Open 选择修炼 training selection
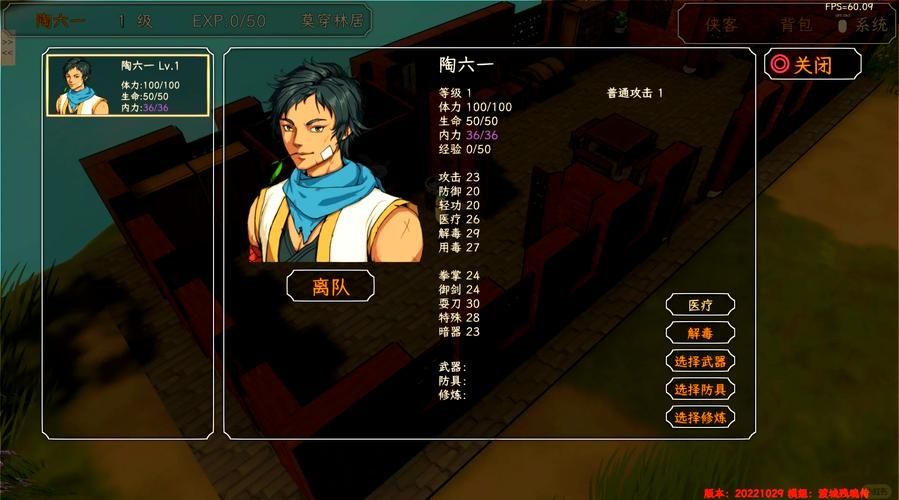899x500 pixels. click(x=700, y=417)
